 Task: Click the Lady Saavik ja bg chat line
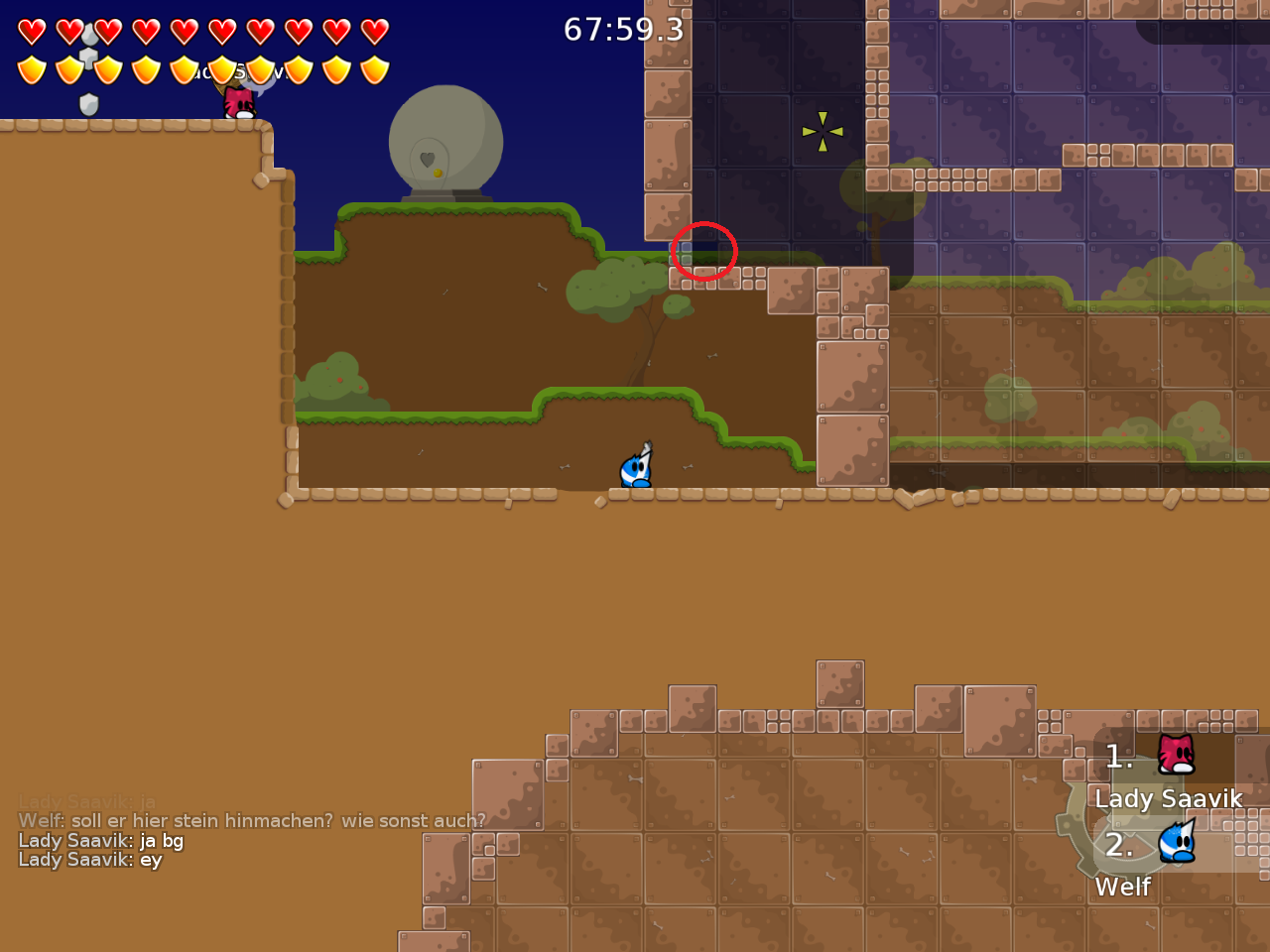coord(100,840)
